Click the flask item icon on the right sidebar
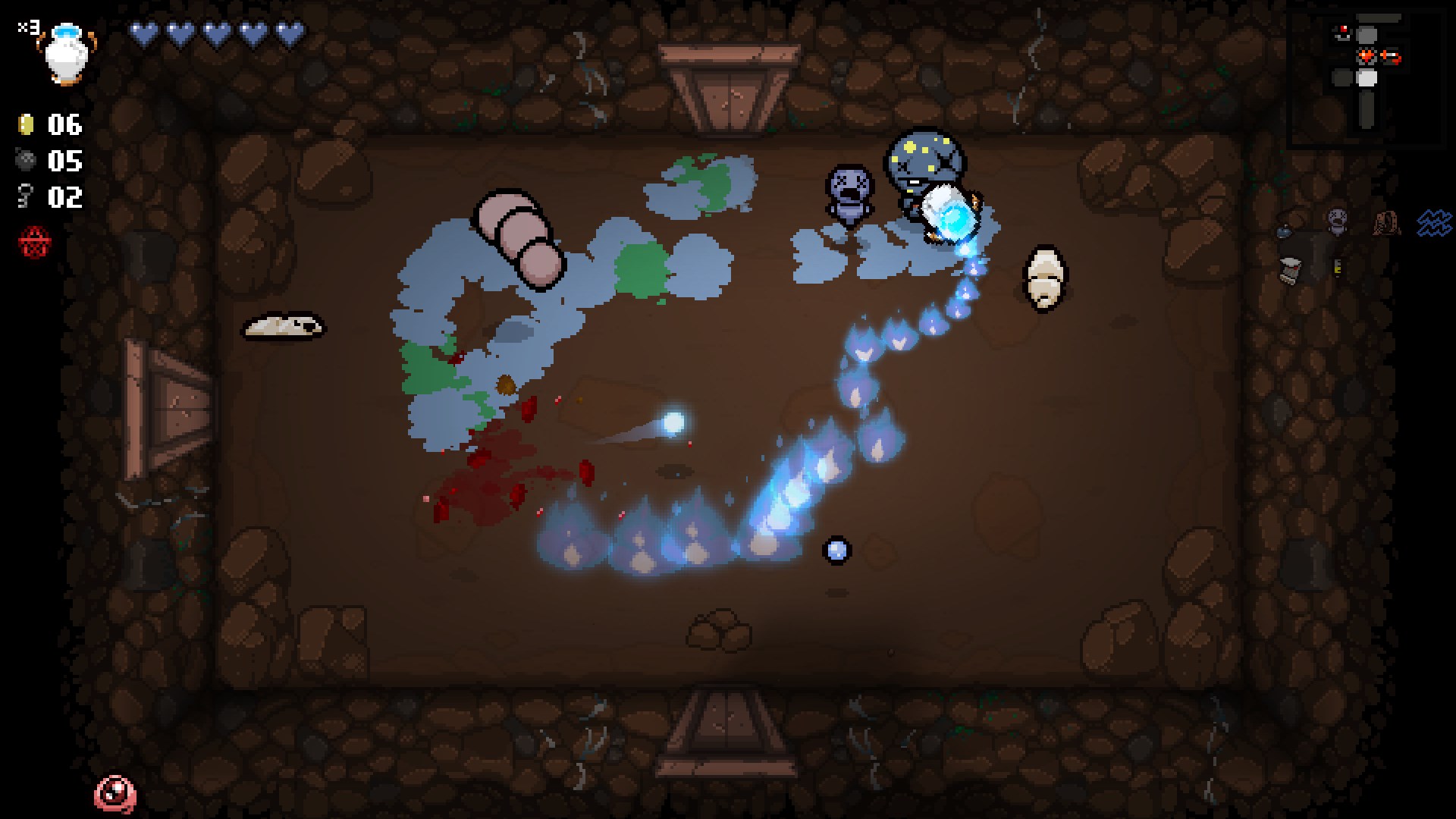1456x819 pixels. tap(1285, 232)
